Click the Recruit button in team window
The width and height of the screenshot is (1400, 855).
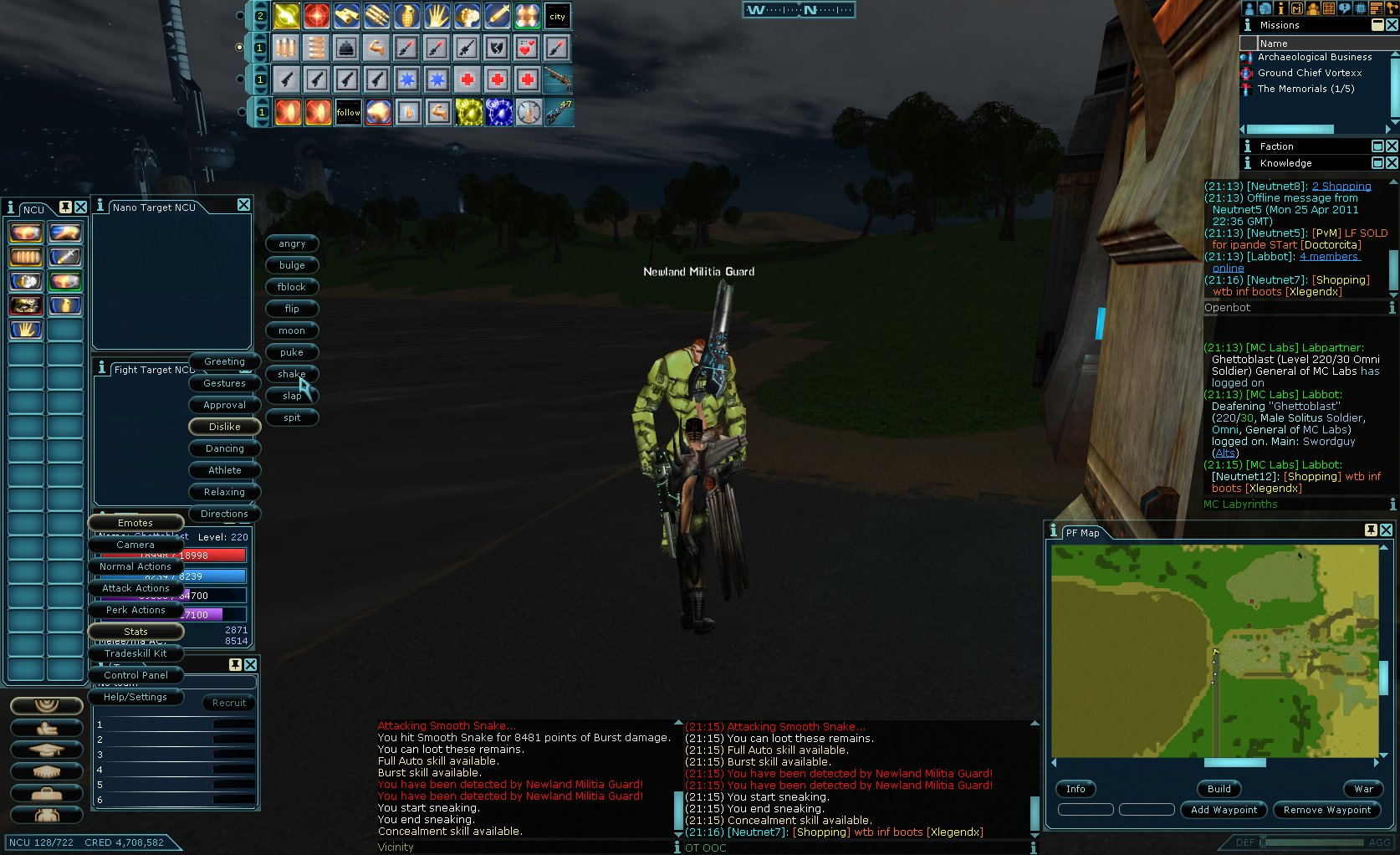click(229, 703)
